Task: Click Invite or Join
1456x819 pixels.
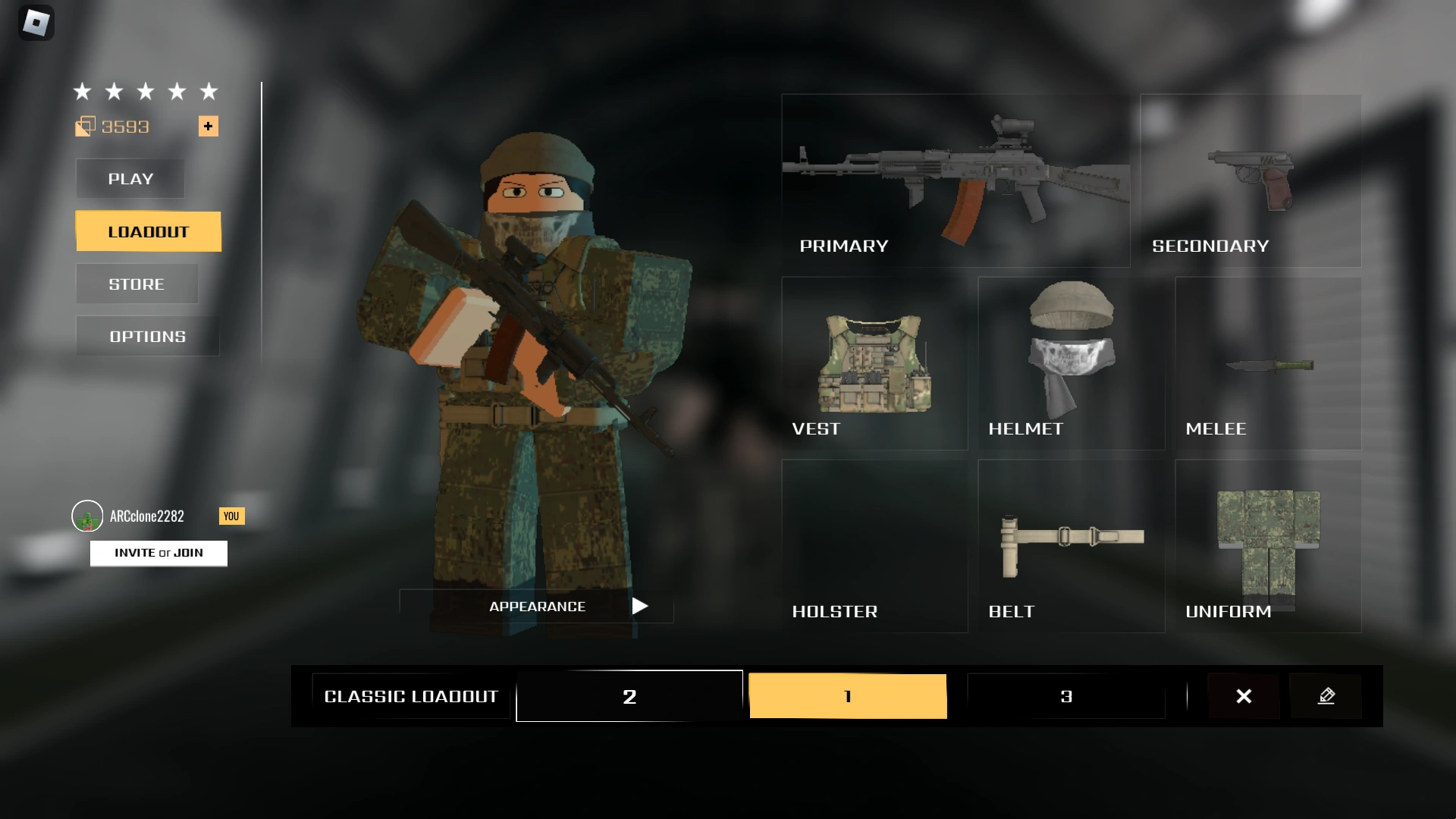Action: [158, 553]
